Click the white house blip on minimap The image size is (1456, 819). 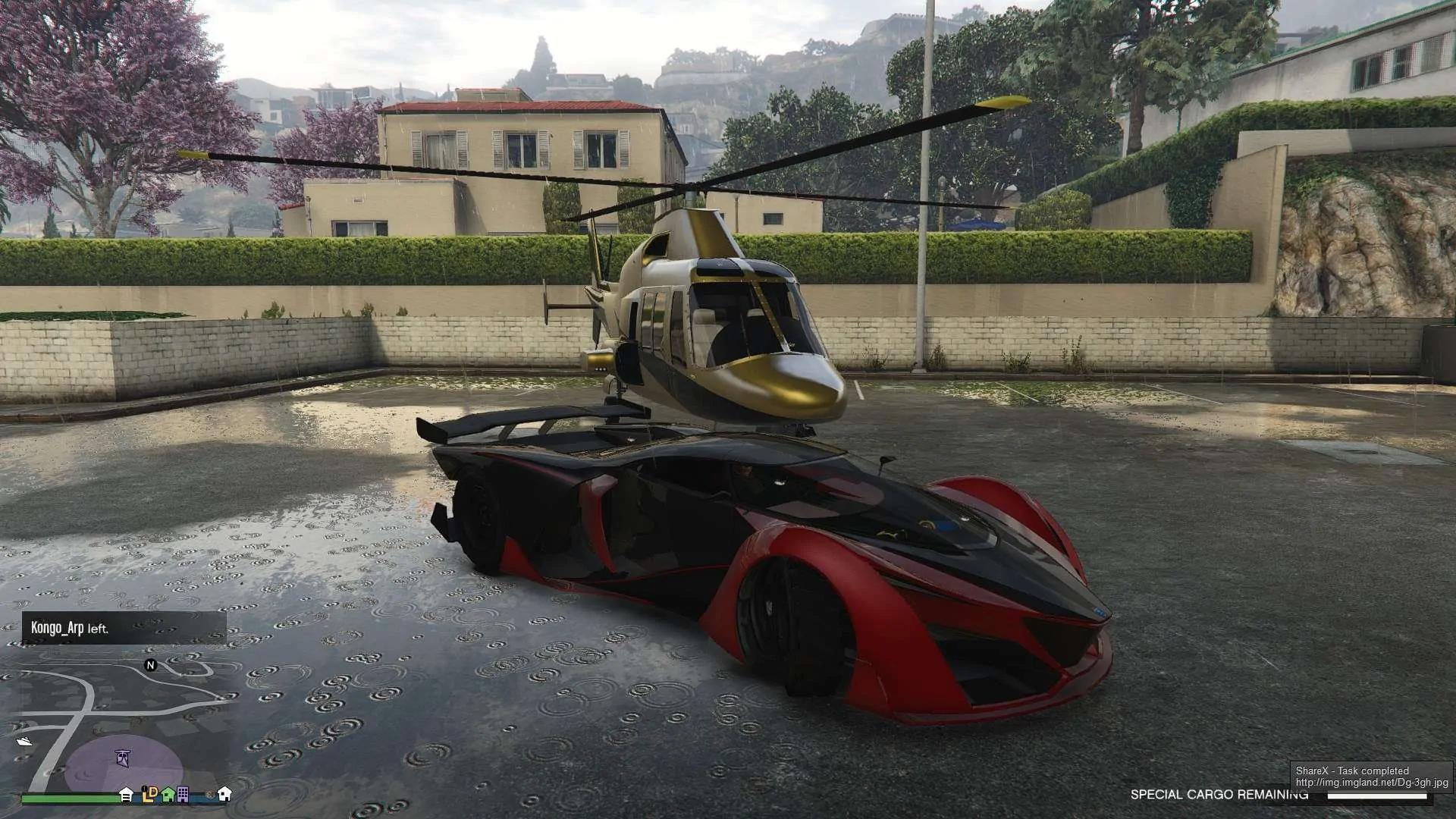point(224,794)
